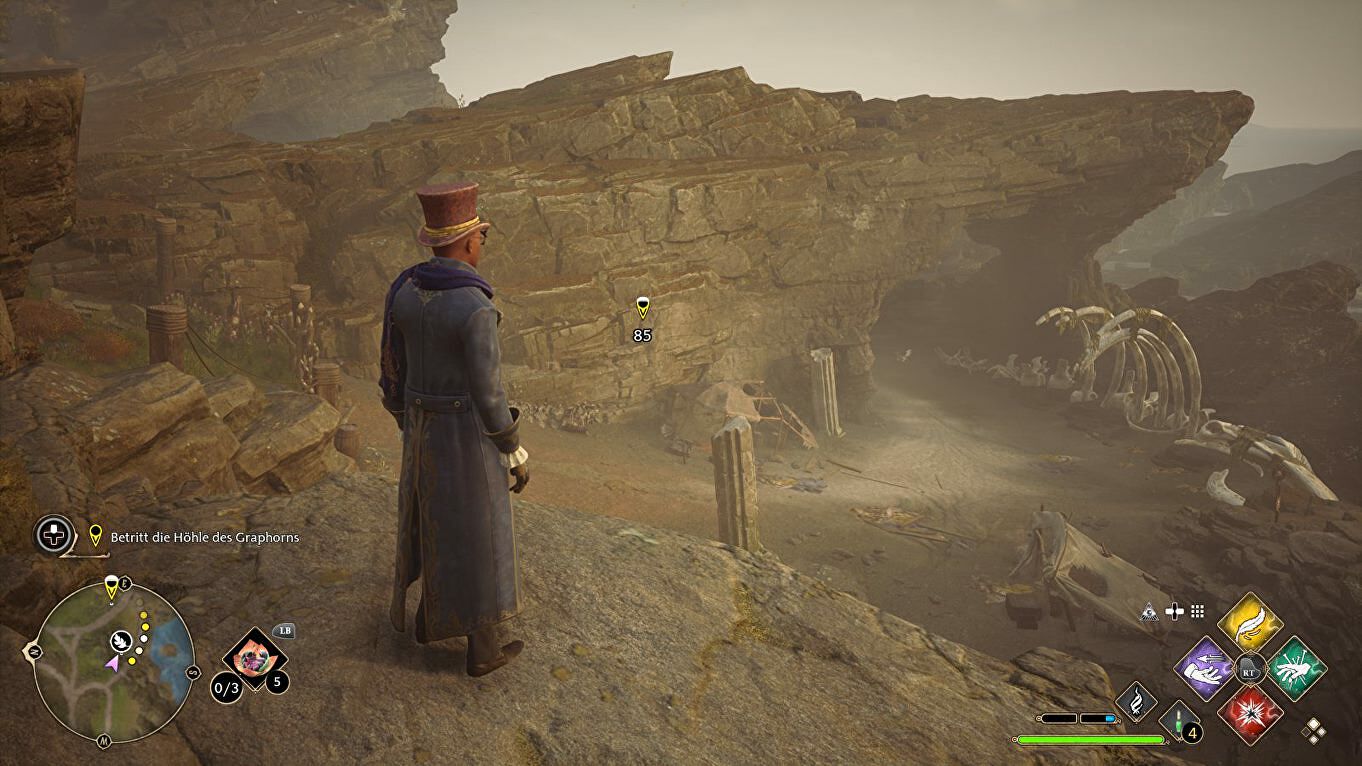Select the green hand spell slot
Image resolution: width=1362 pixels, height=766 pixels.
click(1297, 668)
